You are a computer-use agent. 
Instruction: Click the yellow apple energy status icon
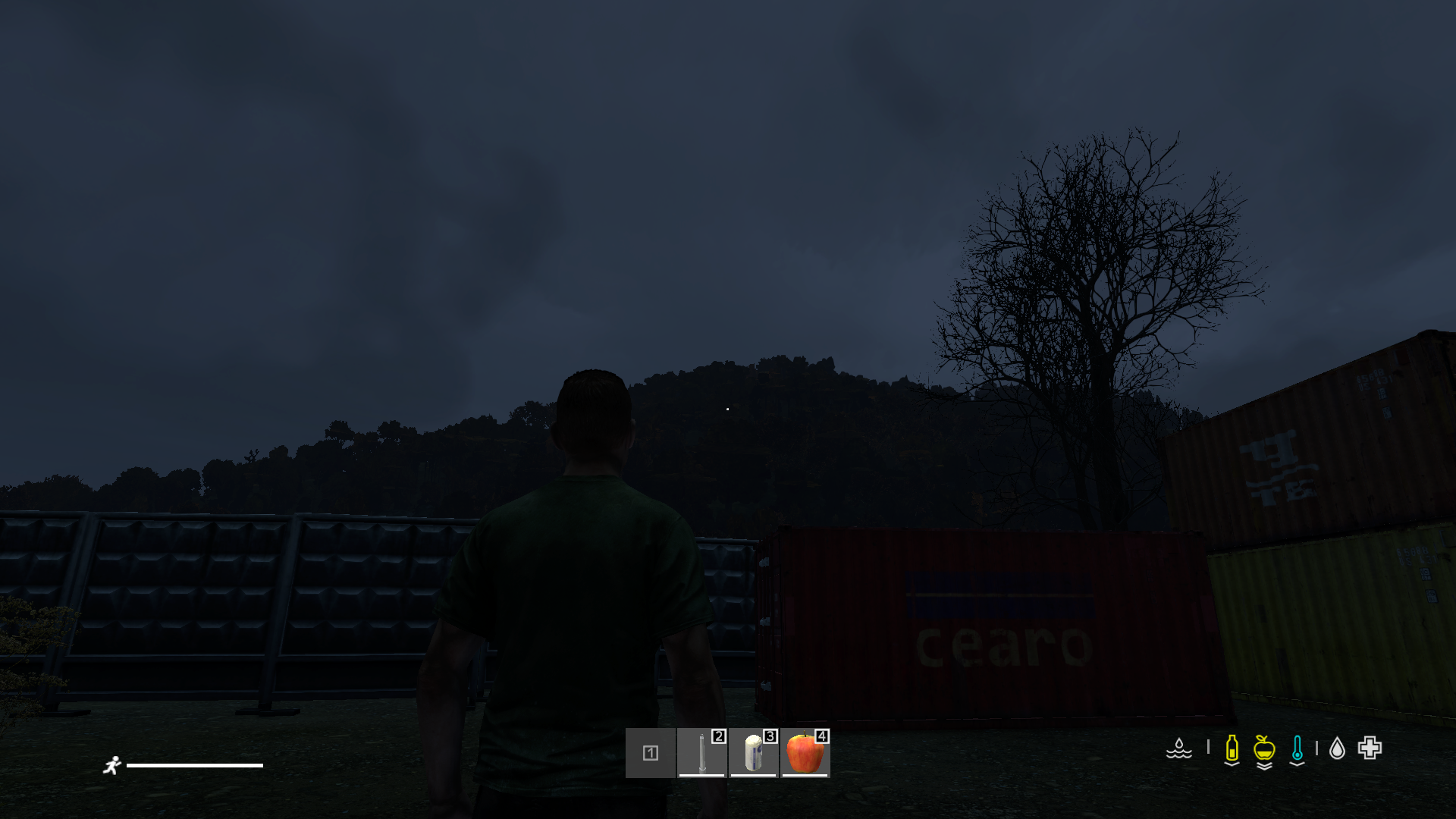(x=1264, y=747)
